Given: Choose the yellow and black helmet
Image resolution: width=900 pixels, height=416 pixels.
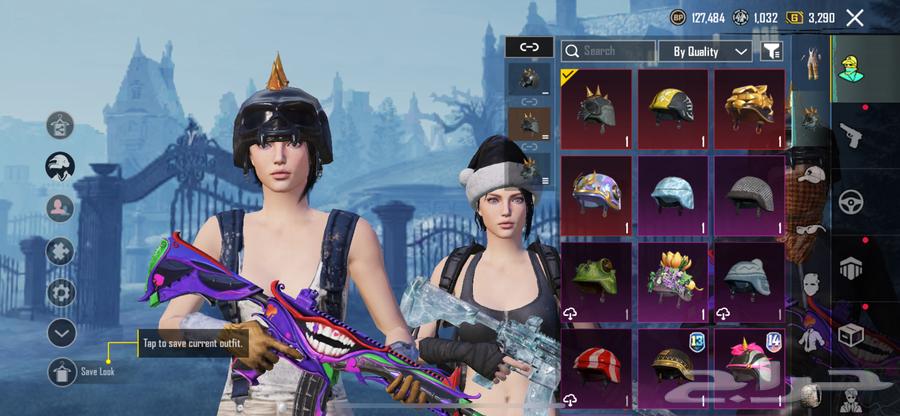Looking at the screenshot, I should click(x=672, y=108).
